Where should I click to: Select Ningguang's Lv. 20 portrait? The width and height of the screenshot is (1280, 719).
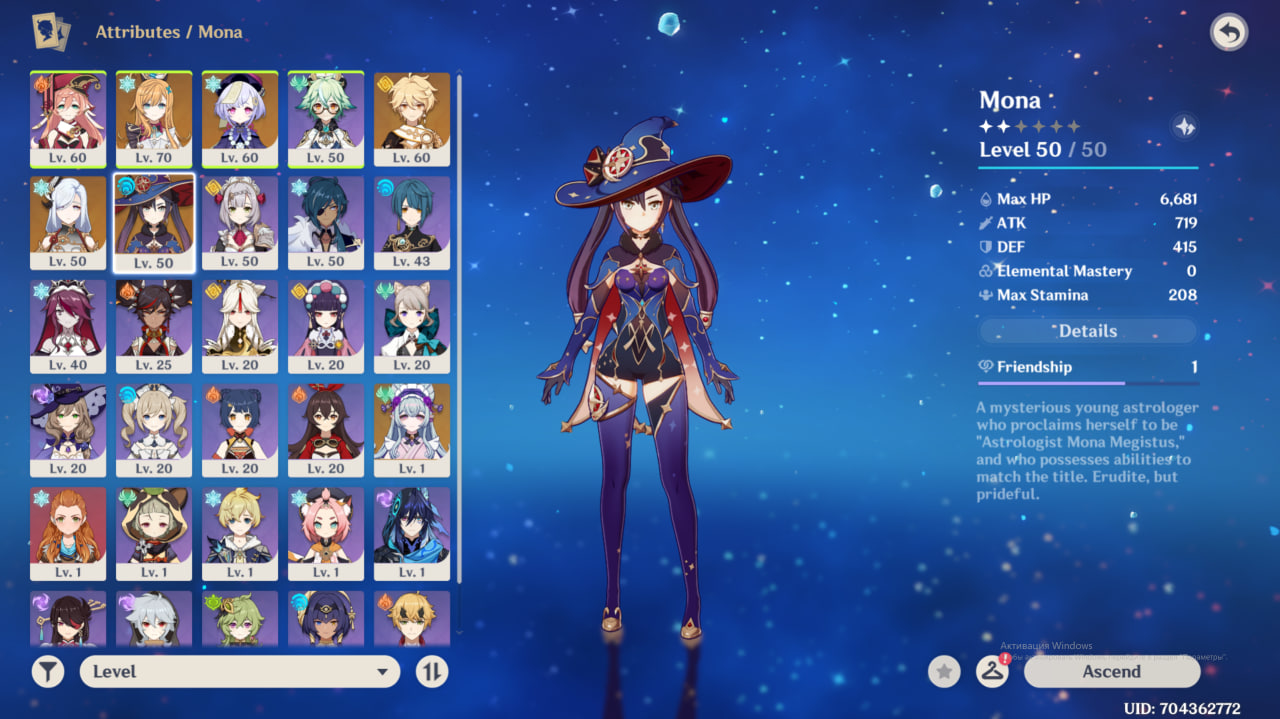click(x=240, y=327)
